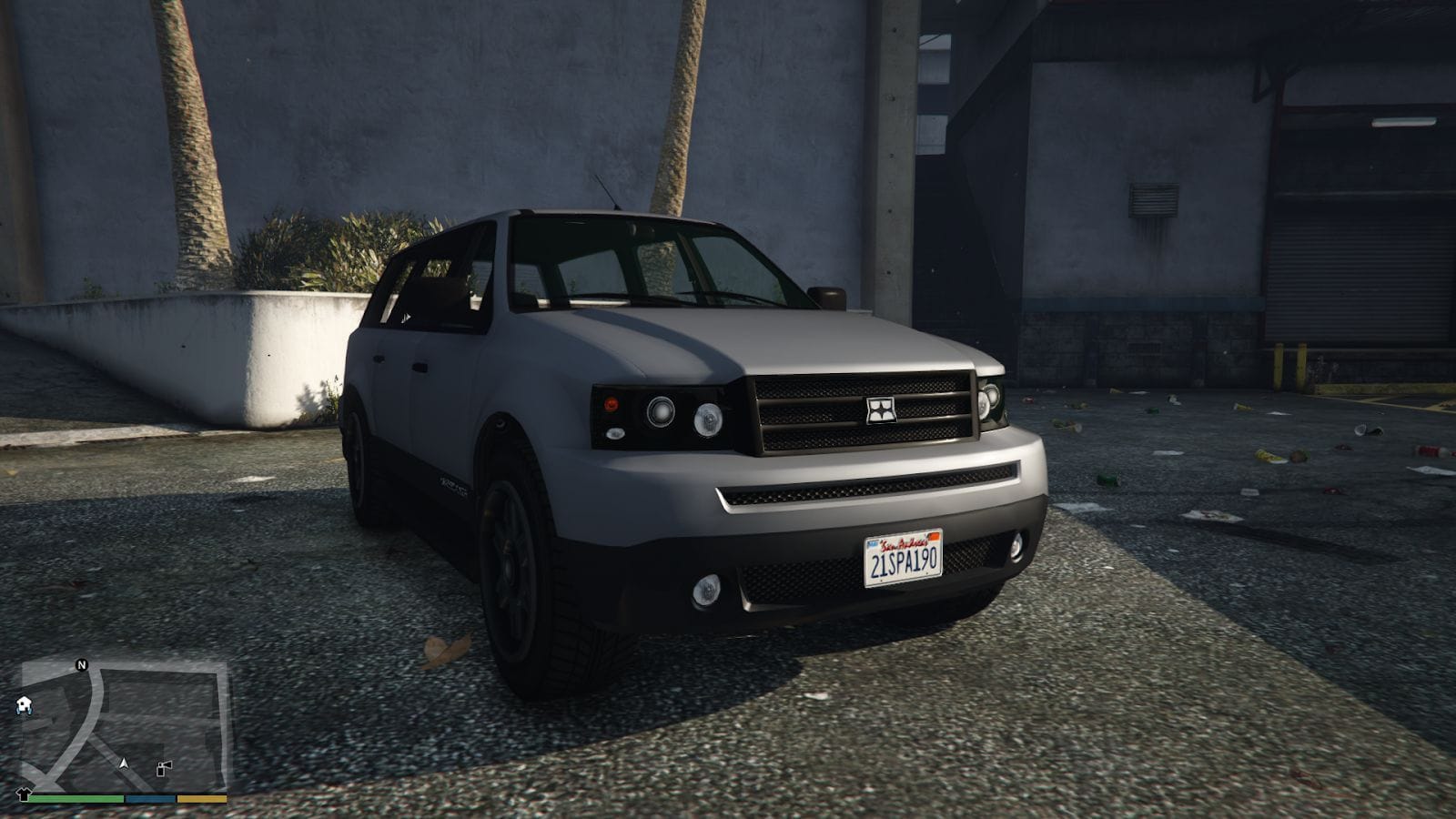Click the spray can blip on the minimap
1456x819 pixels.
pyautogui.click(x=164, y=766)
